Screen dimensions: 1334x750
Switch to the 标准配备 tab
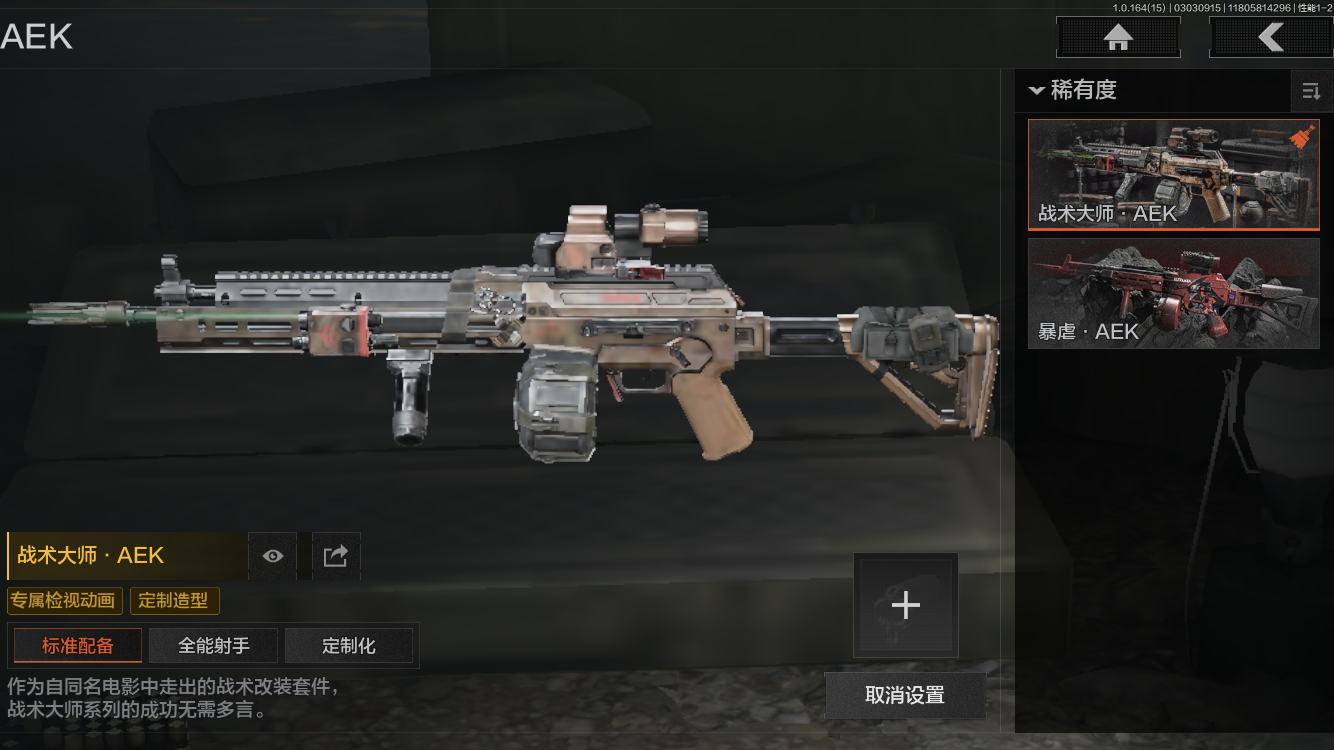coord(77,646)
